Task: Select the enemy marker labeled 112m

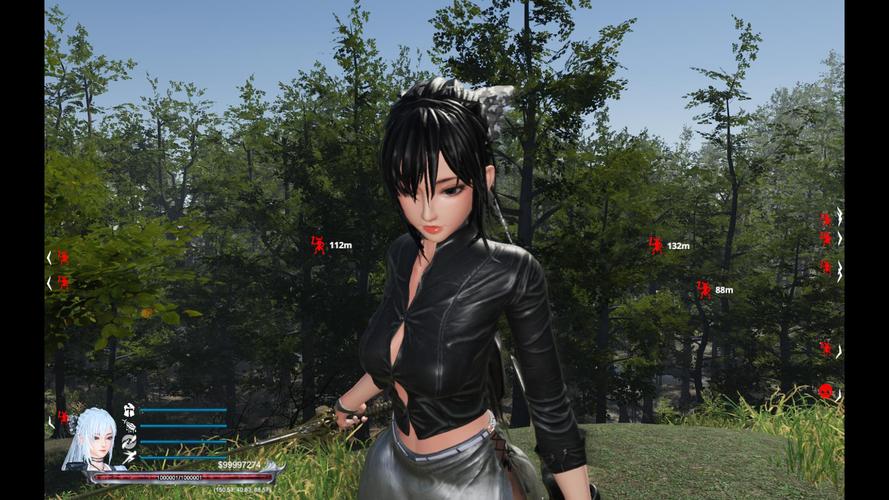Action: click(x=319, y=245)
